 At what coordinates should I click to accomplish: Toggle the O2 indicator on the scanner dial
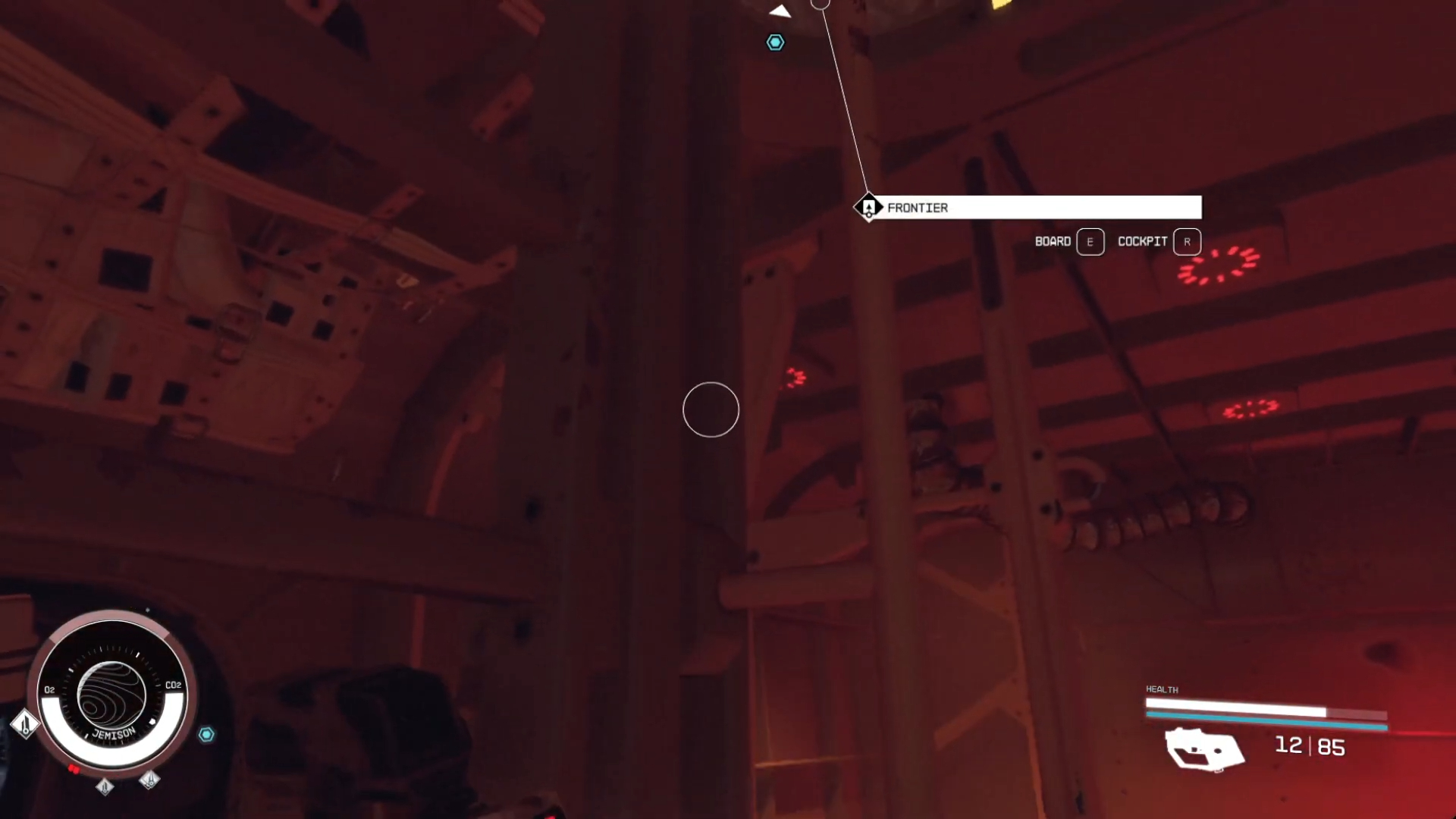49,690
